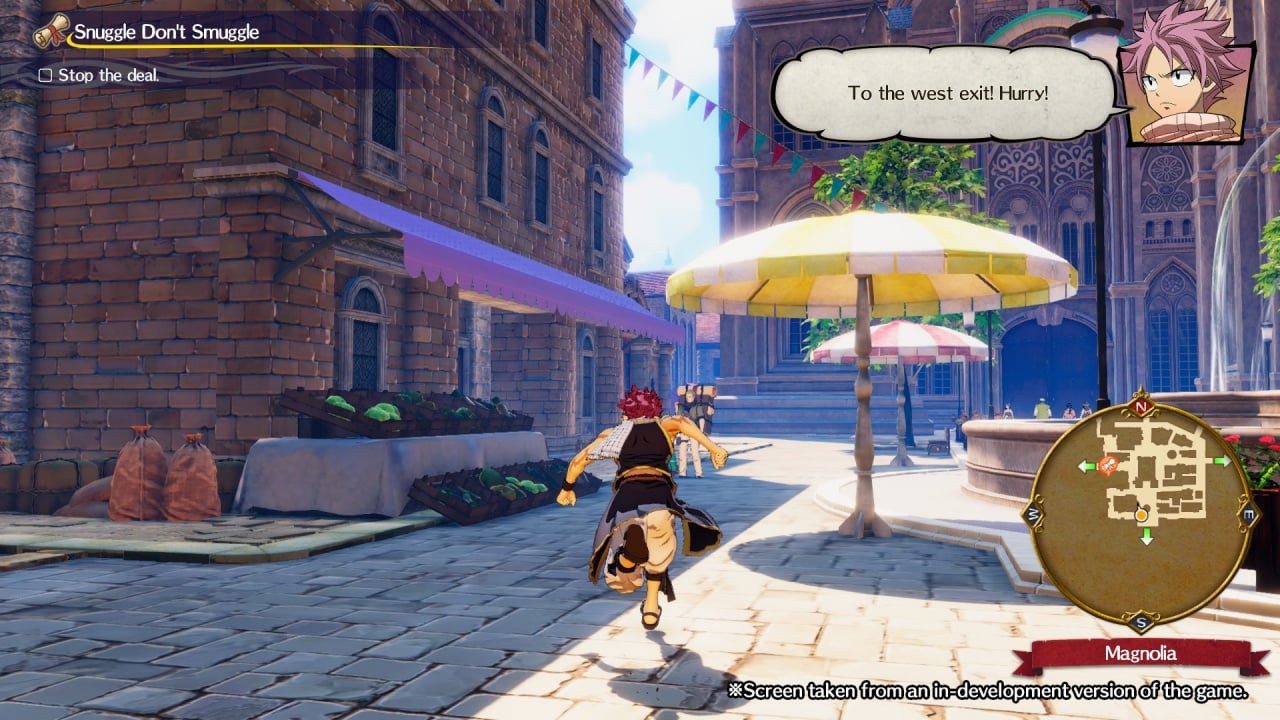Open the Snuggle Don't Smuggle quest tracker
The image size is (1280, 720).
tap(166, 32)
